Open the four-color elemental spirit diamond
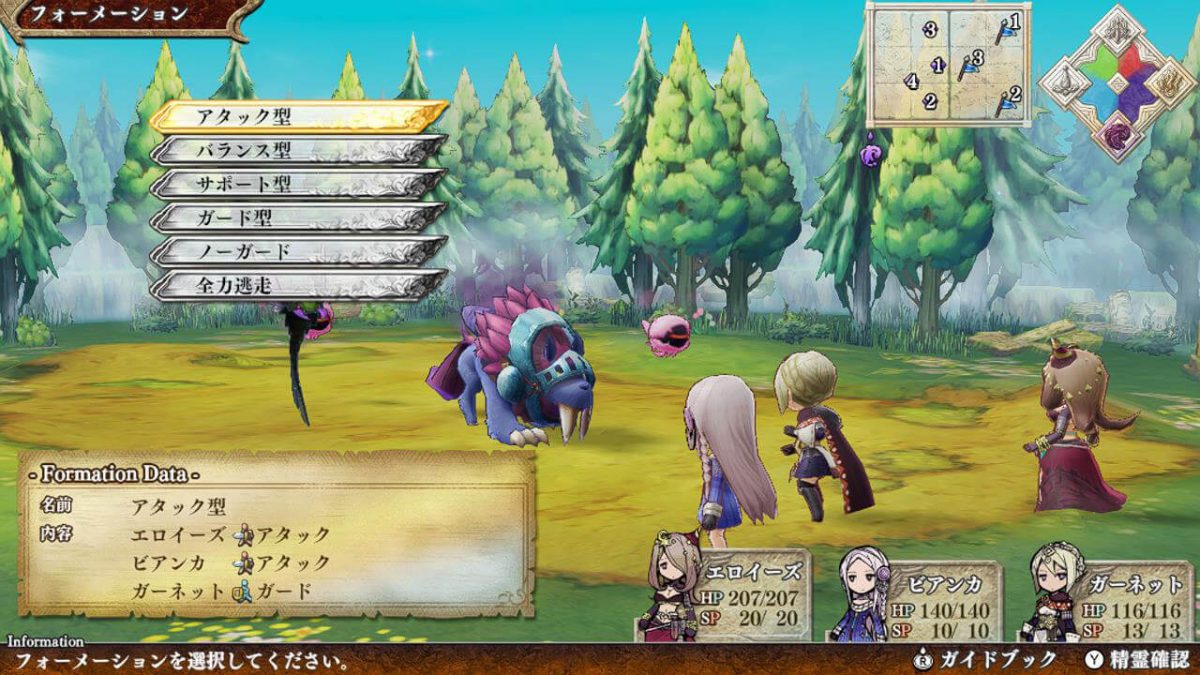 point(1117,83)
